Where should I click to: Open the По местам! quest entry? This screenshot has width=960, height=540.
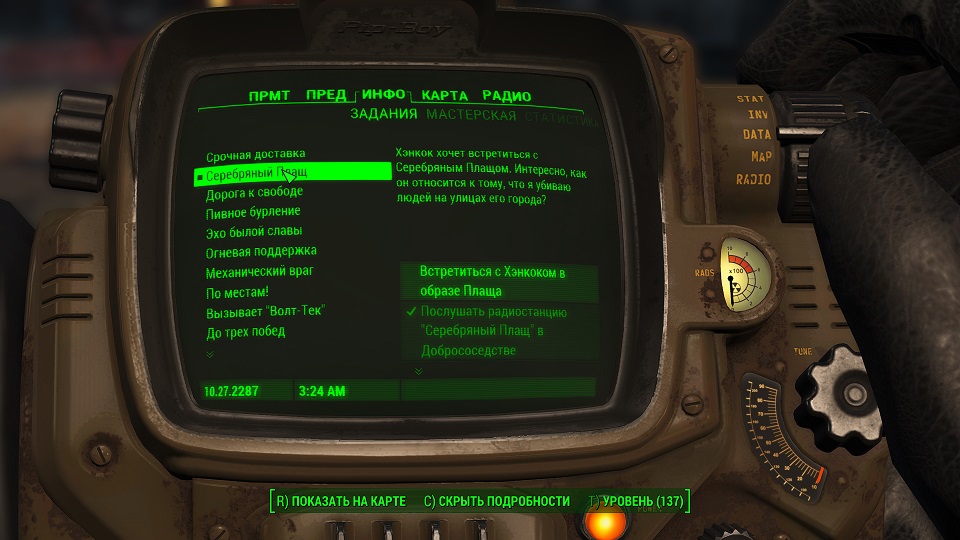click(x=237, y=291)
